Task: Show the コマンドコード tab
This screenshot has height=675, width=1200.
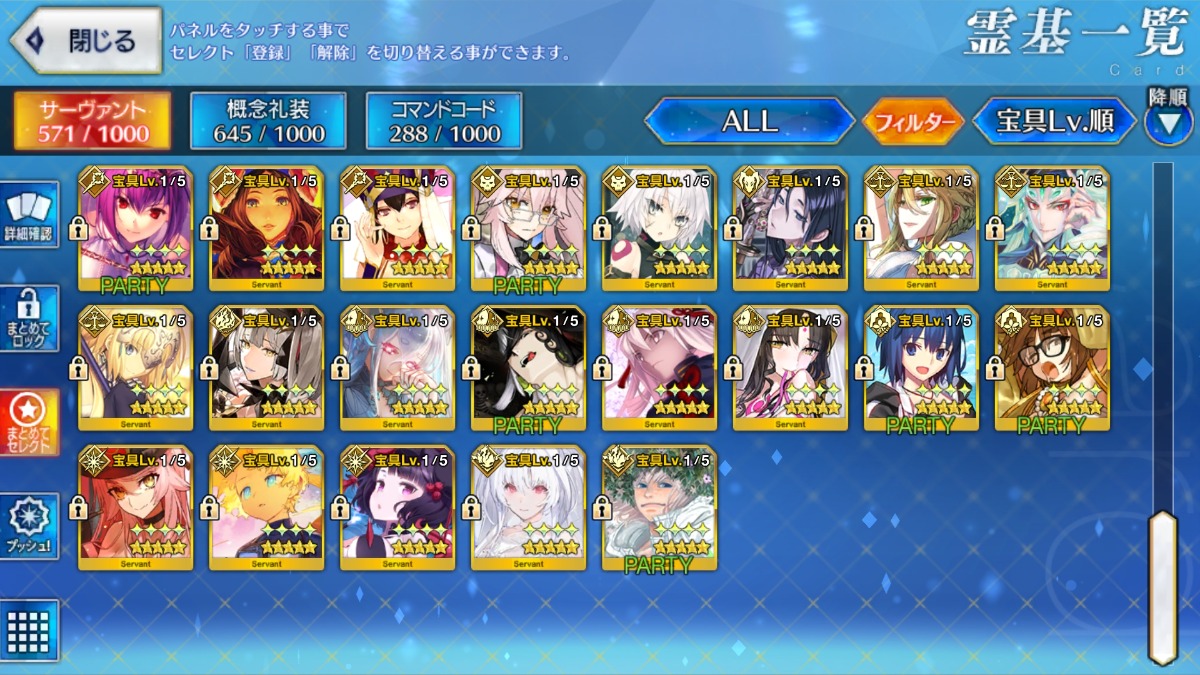Action: pyautogui.click(x=444, y=121)
